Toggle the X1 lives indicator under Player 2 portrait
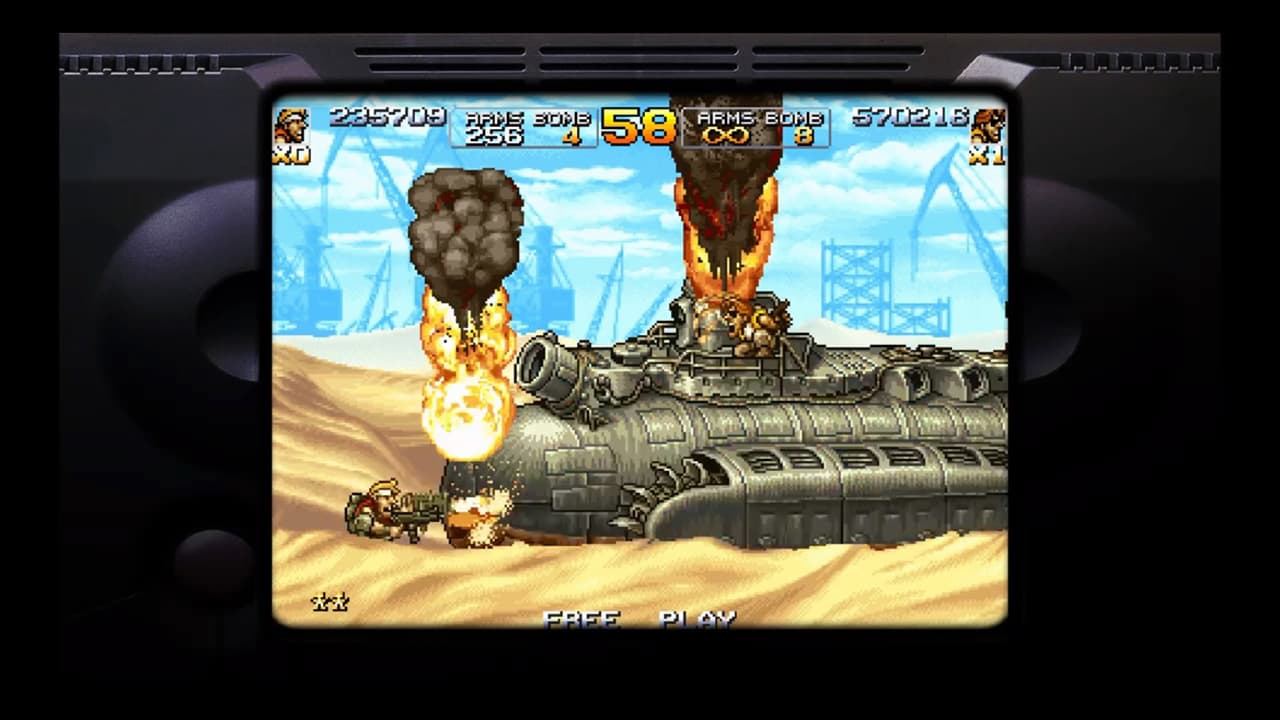This screenshot has width=1280, height=720. [x=986, y=154]
